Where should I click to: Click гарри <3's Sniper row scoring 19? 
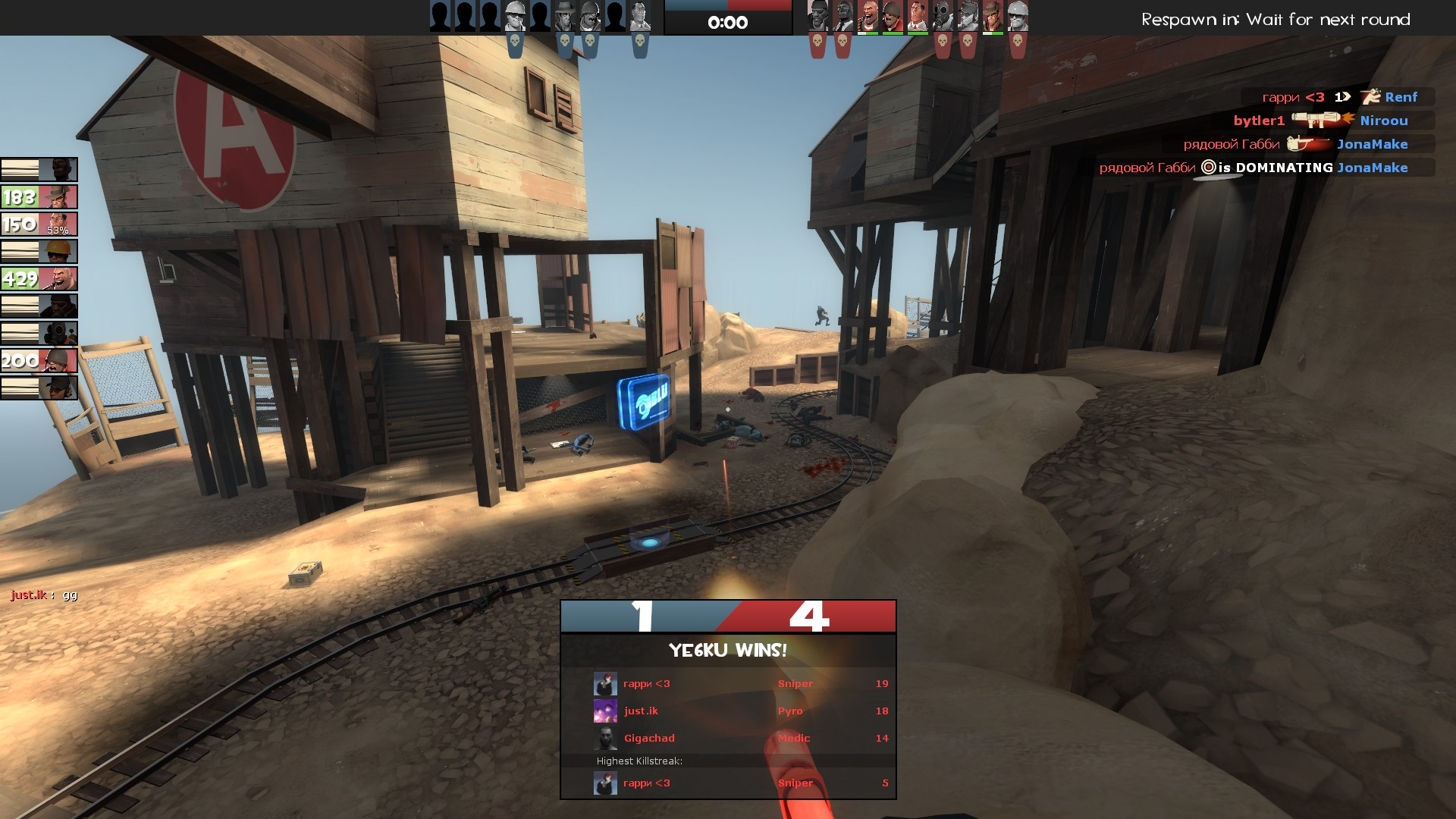[x=728, y=684]
